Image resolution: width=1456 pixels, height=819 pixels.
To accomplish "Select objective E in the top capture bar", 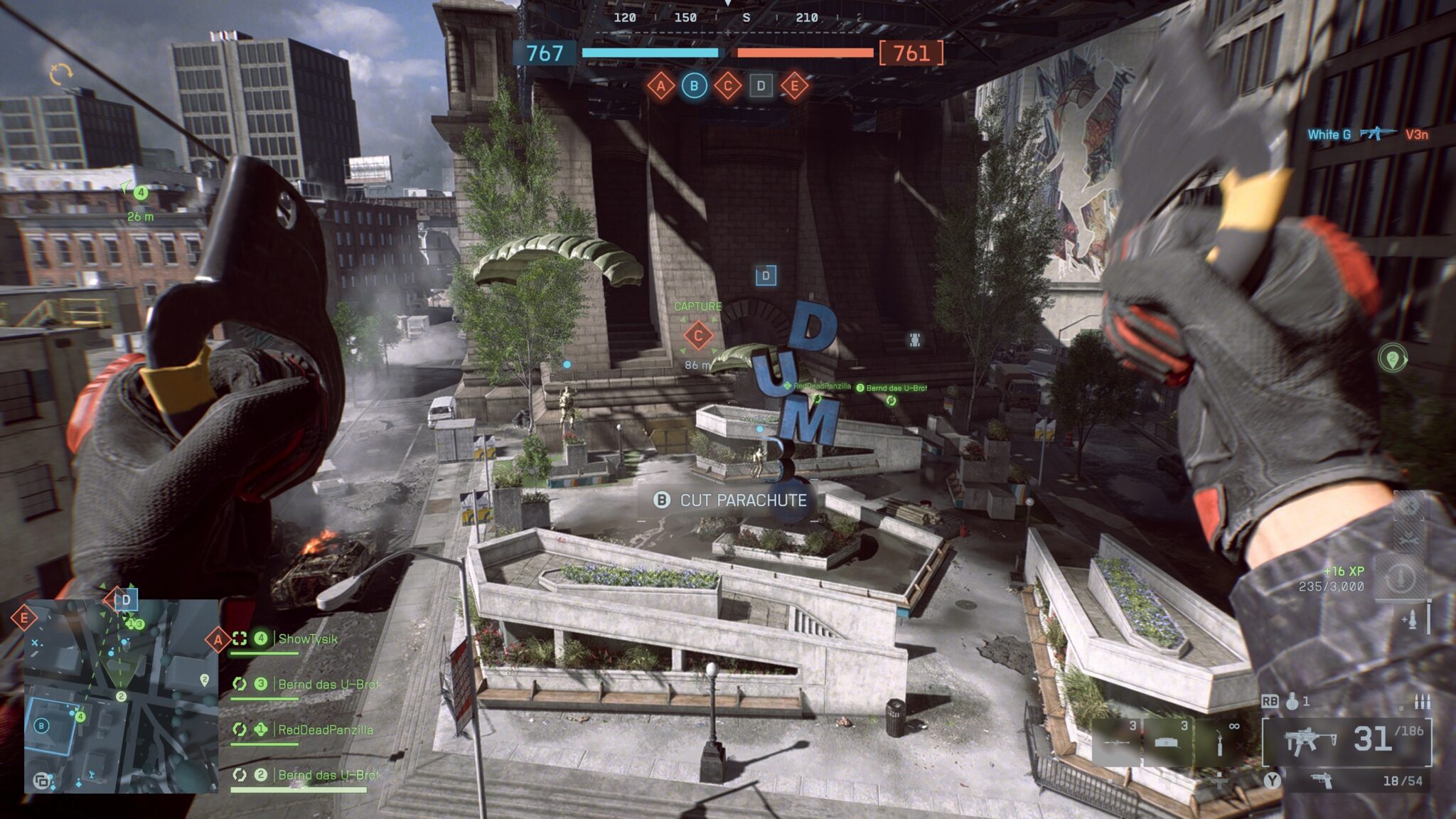I will [794, 87].
